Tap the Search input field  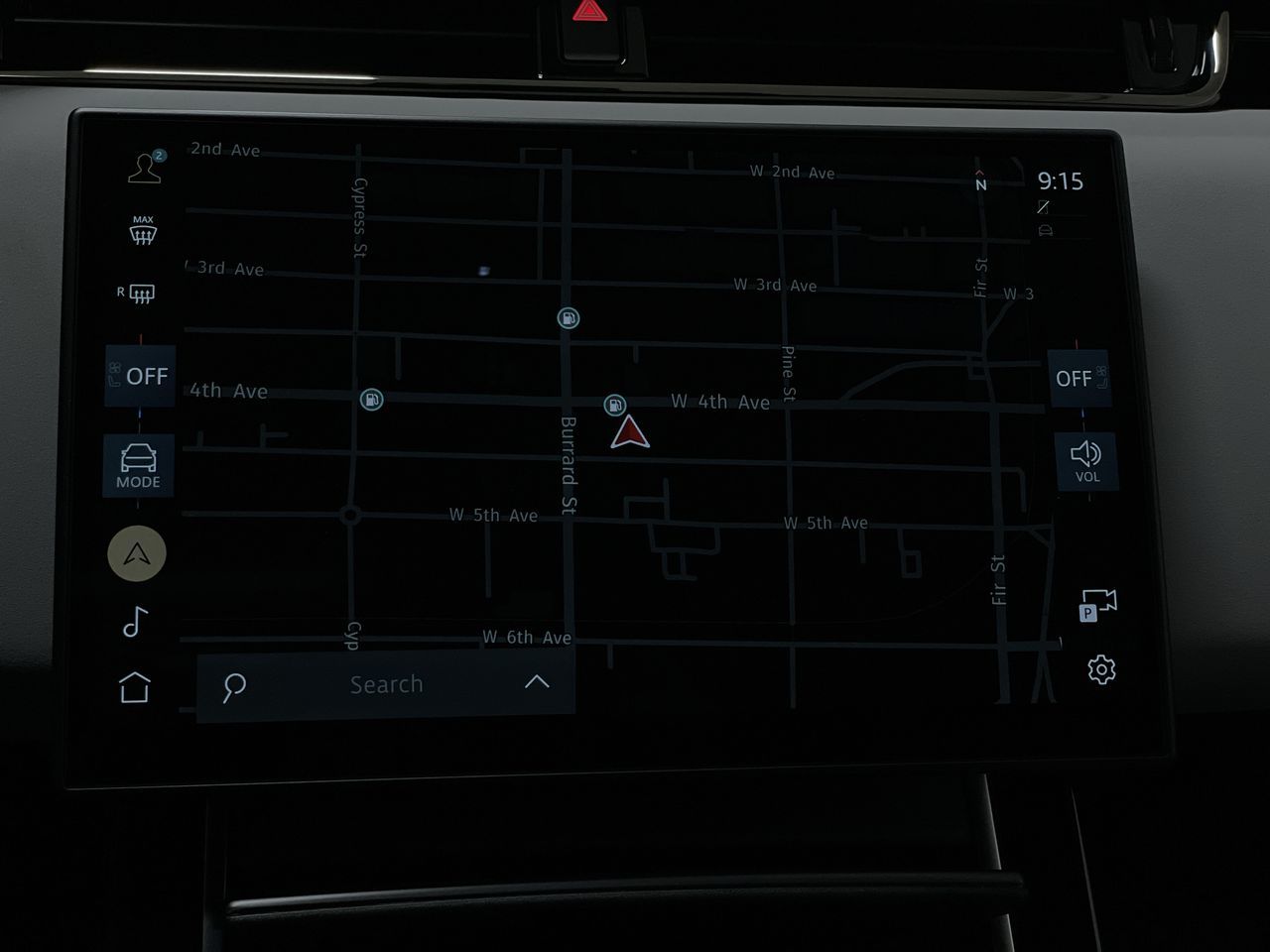pos(387,683)
